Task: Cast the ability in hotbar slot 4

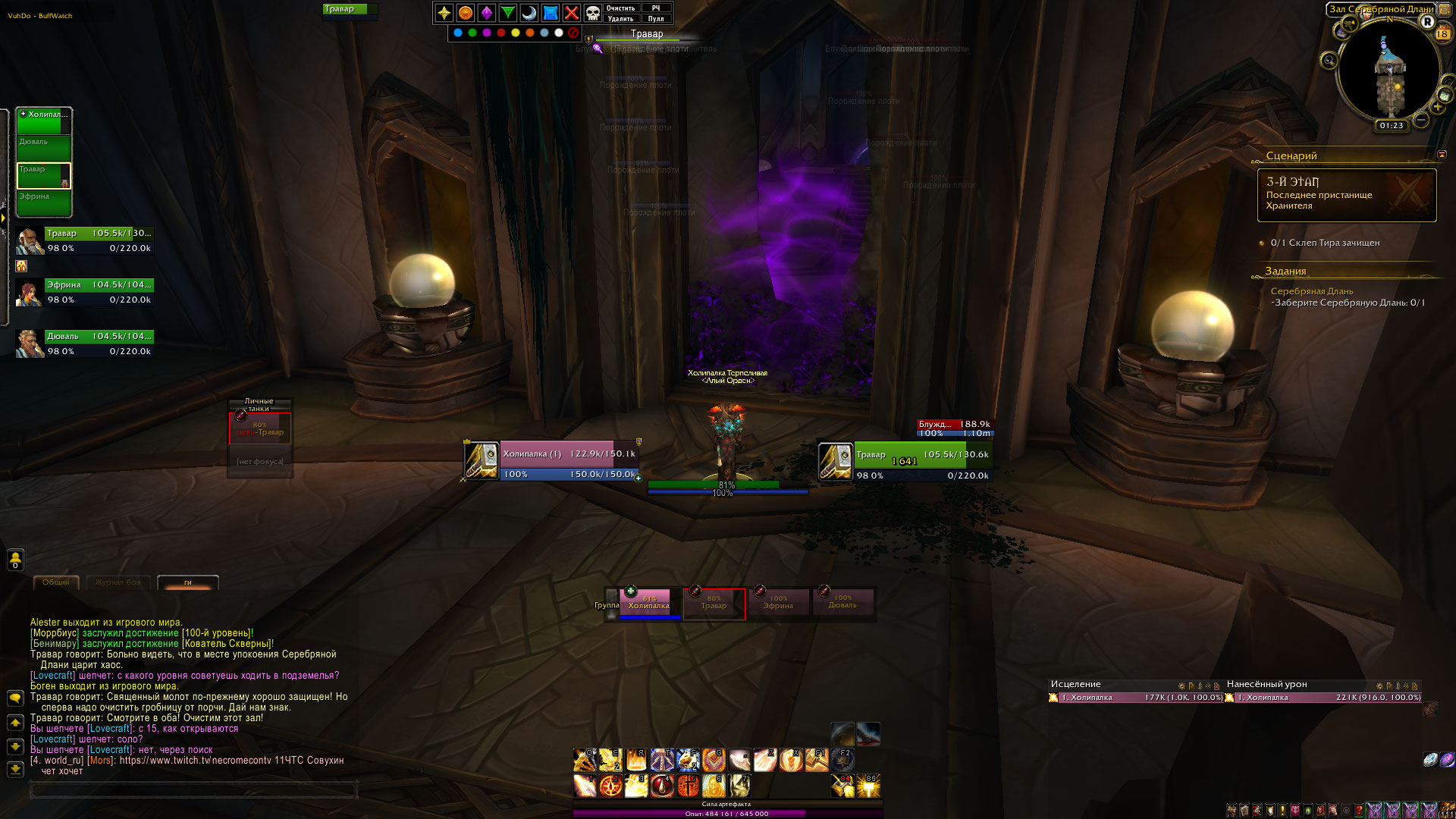Action: pos(662,786)
